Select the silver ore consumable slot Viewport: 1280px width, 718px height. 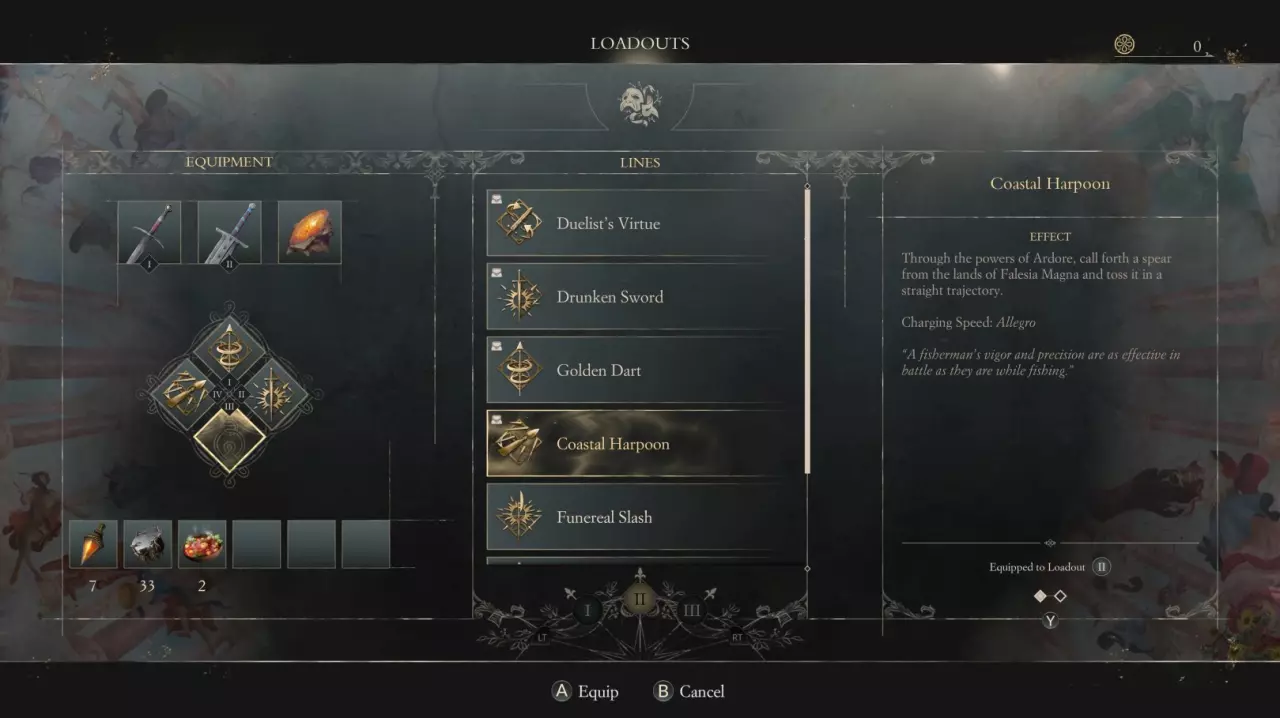(147, 544)
